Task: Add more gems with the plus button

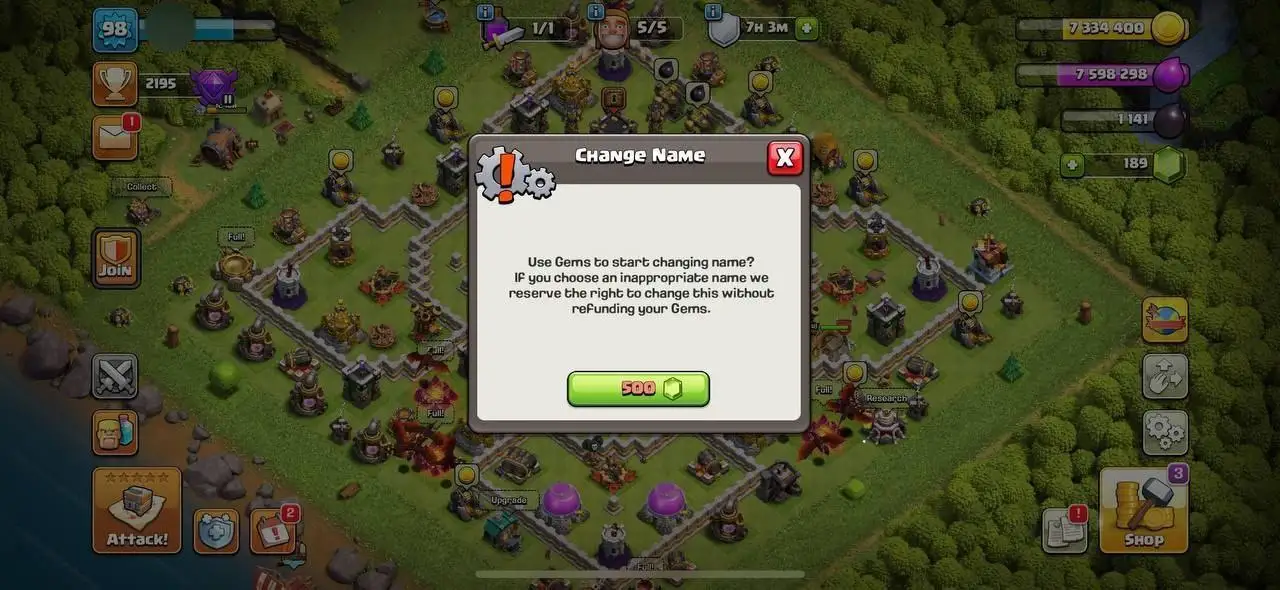Action: coord(1073,165)
